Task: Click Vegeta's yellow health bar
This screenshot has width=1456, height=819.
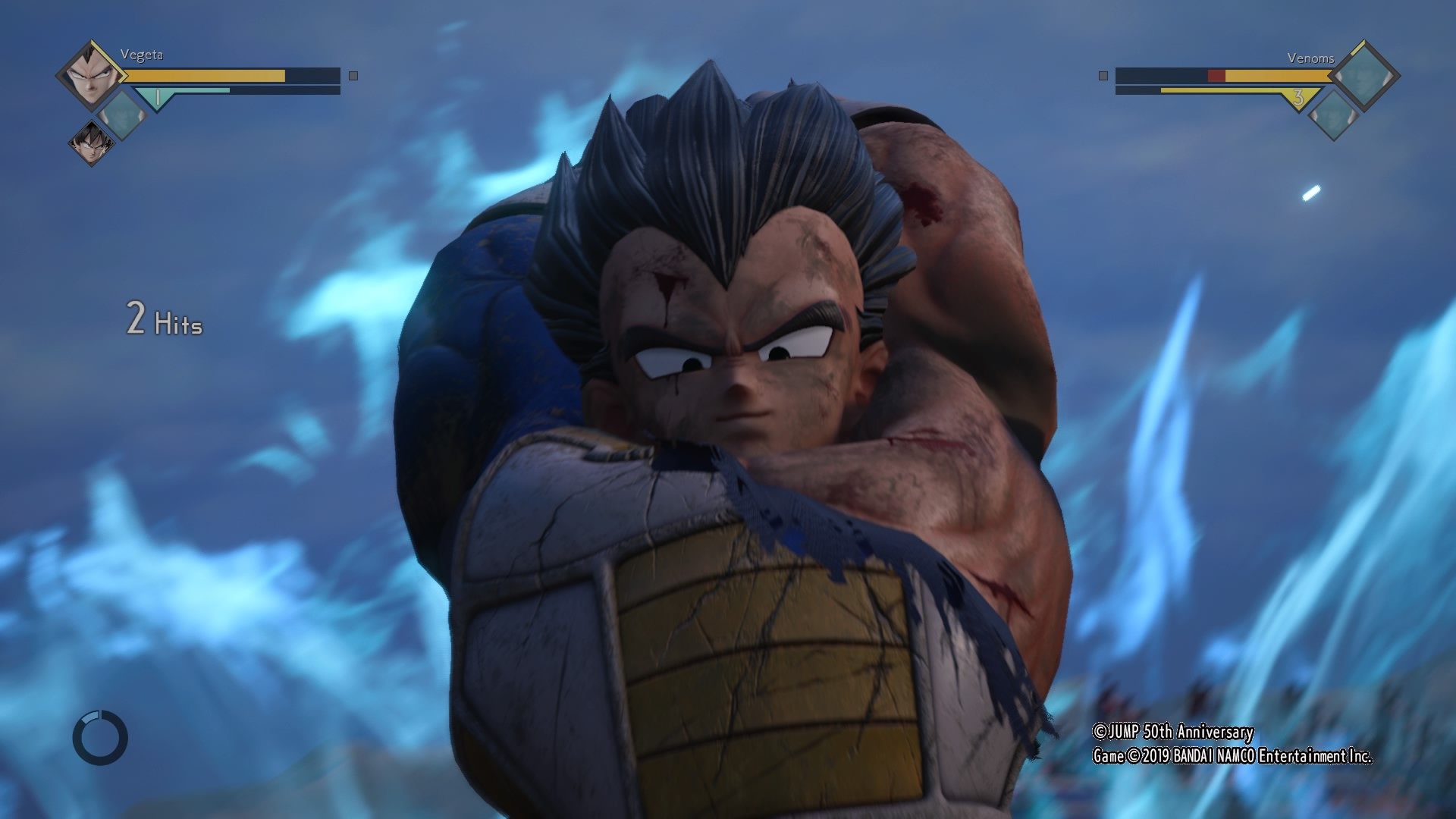Action: [x=202, y=76]
